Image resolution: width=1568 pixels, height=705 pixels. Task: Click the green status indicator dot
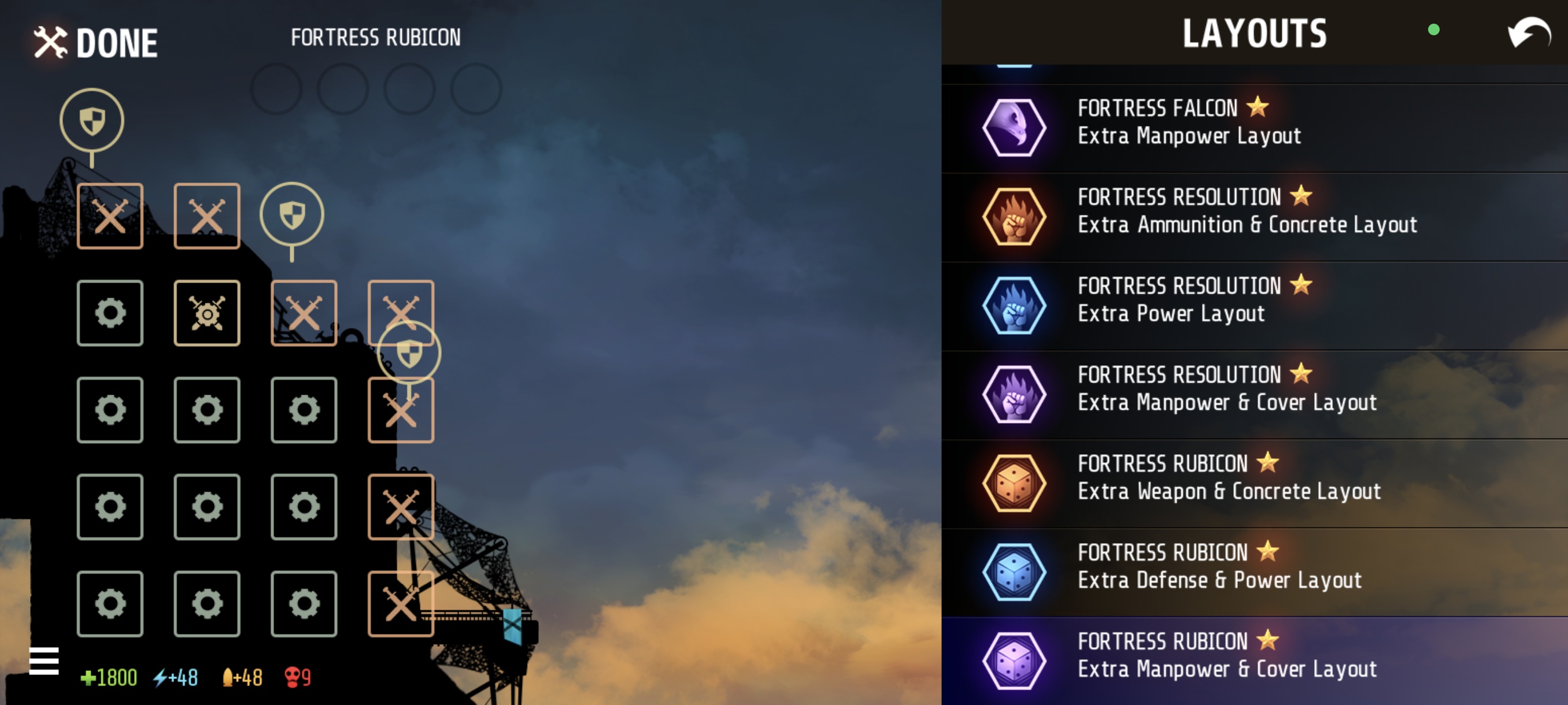[1434, 30]
